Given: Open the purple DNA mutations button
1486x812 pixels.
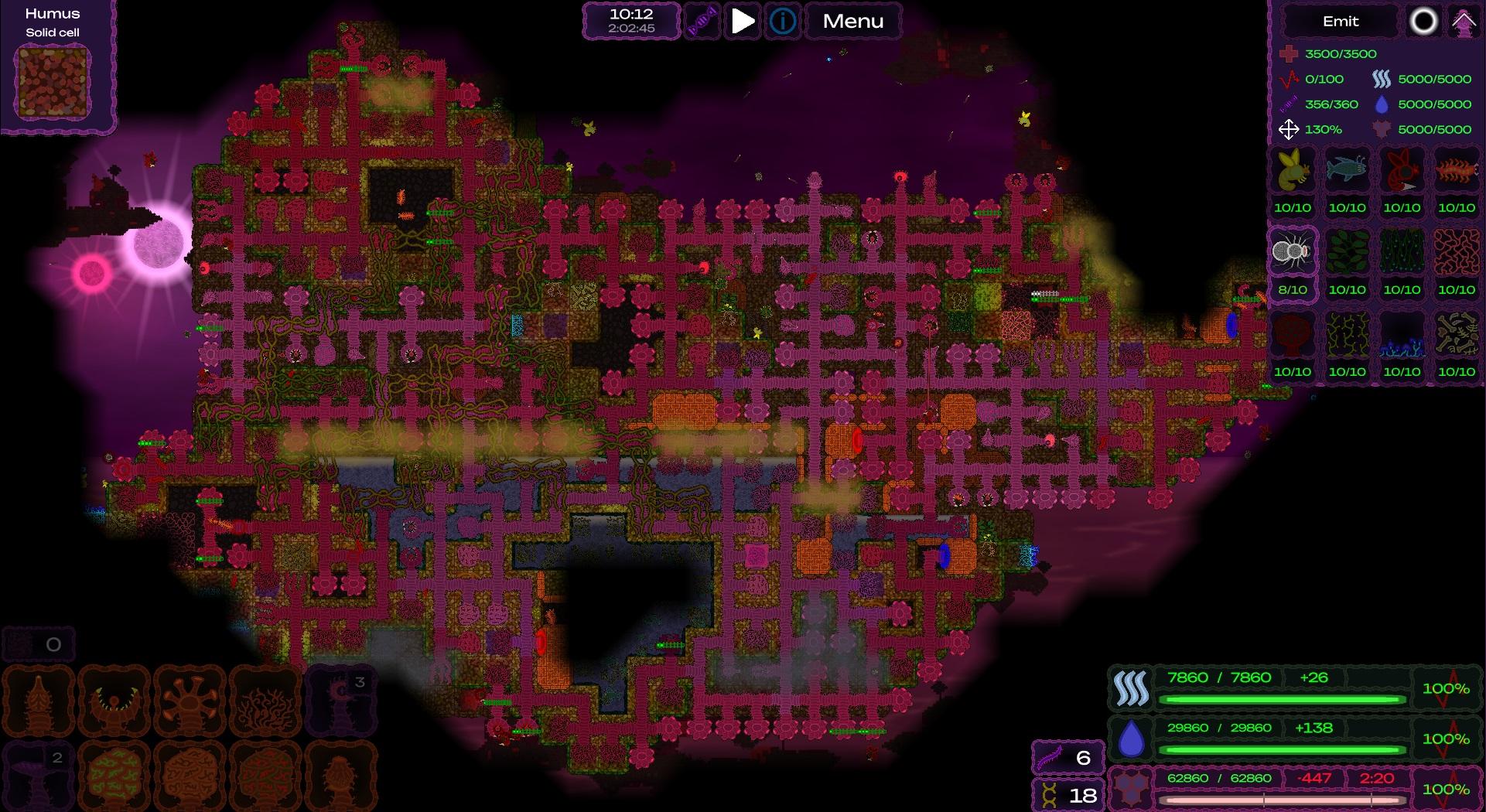Looking at the screenshot, I should click(702, 21).
